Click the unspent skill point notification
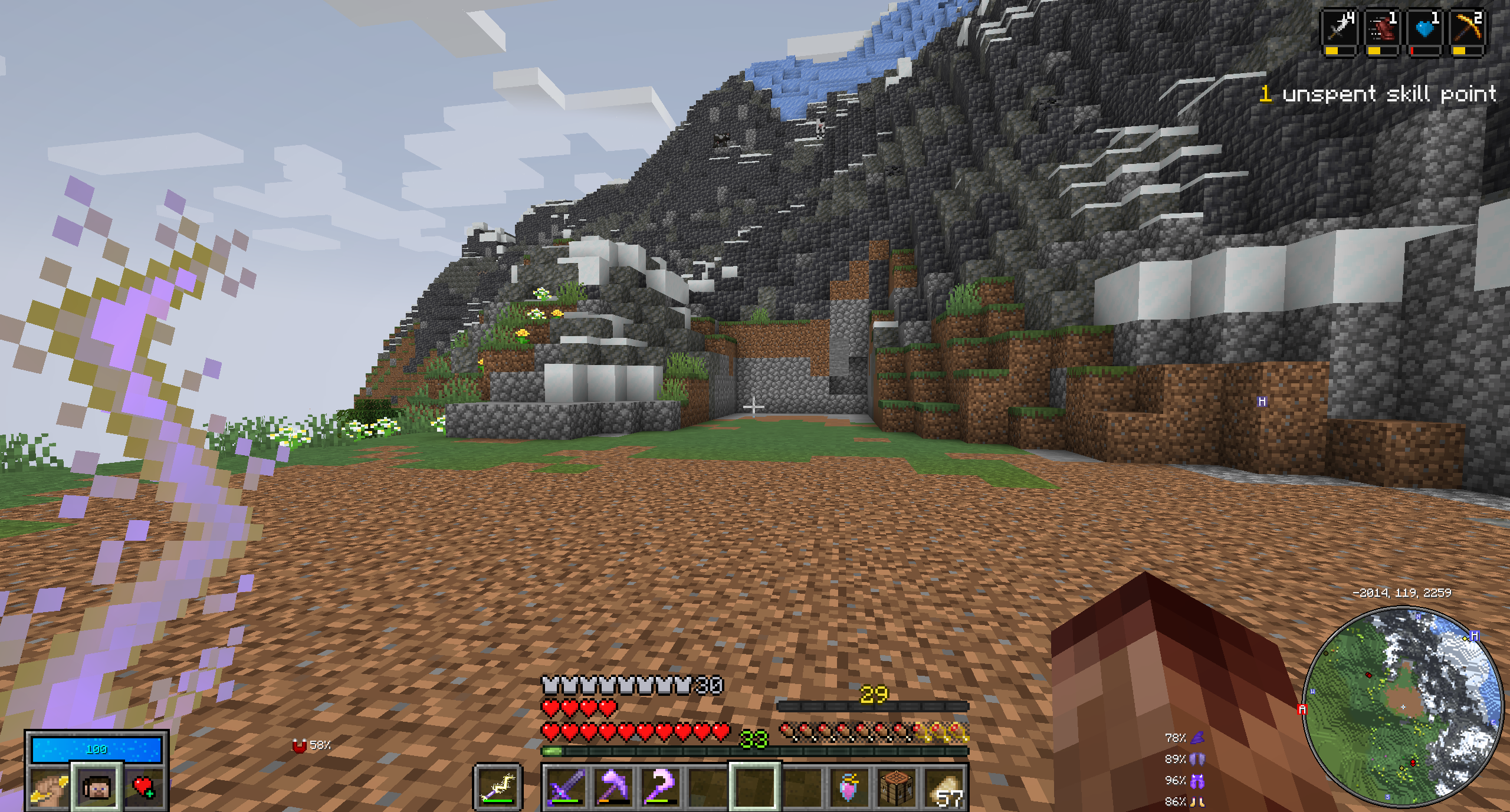 coord(1378,94)
